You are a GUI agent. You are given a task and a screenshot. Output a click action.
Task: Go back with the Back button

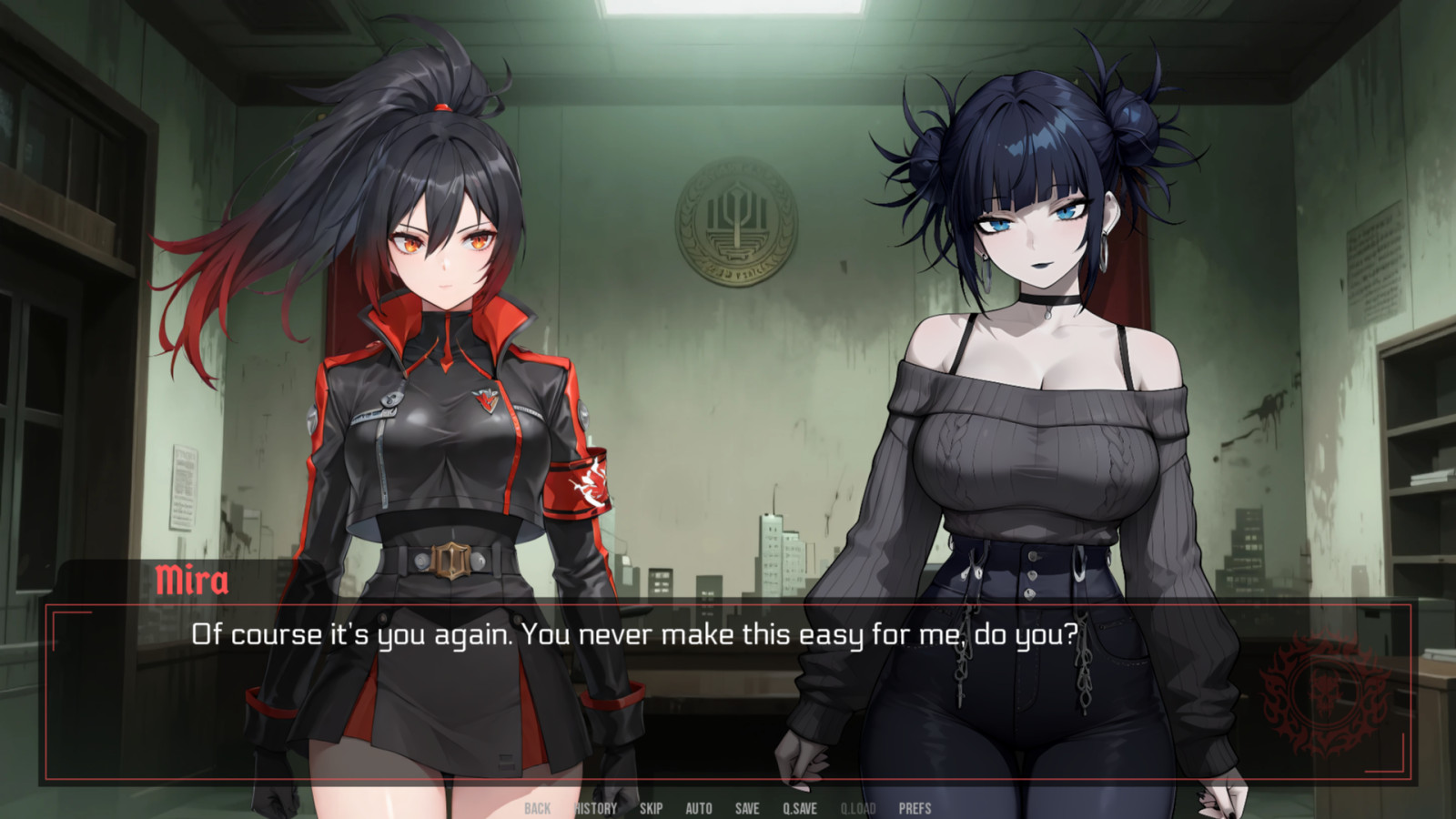(x=537, y=808)
